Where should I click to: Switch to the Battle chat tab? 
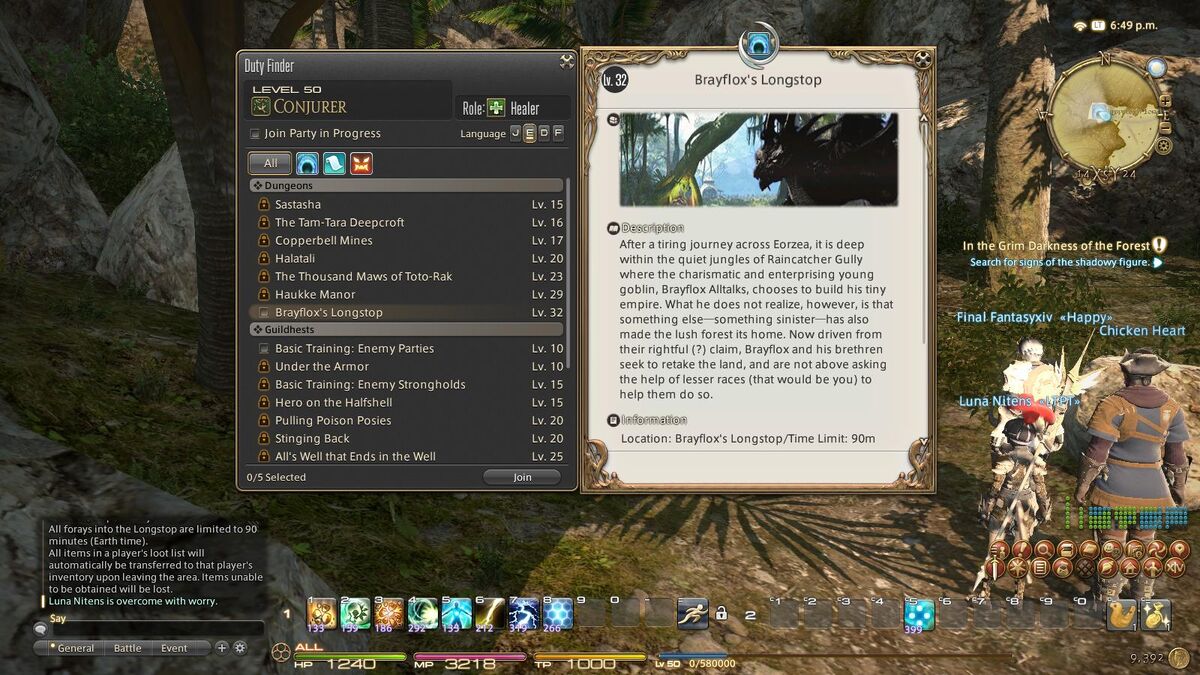(x=127, y=648)
